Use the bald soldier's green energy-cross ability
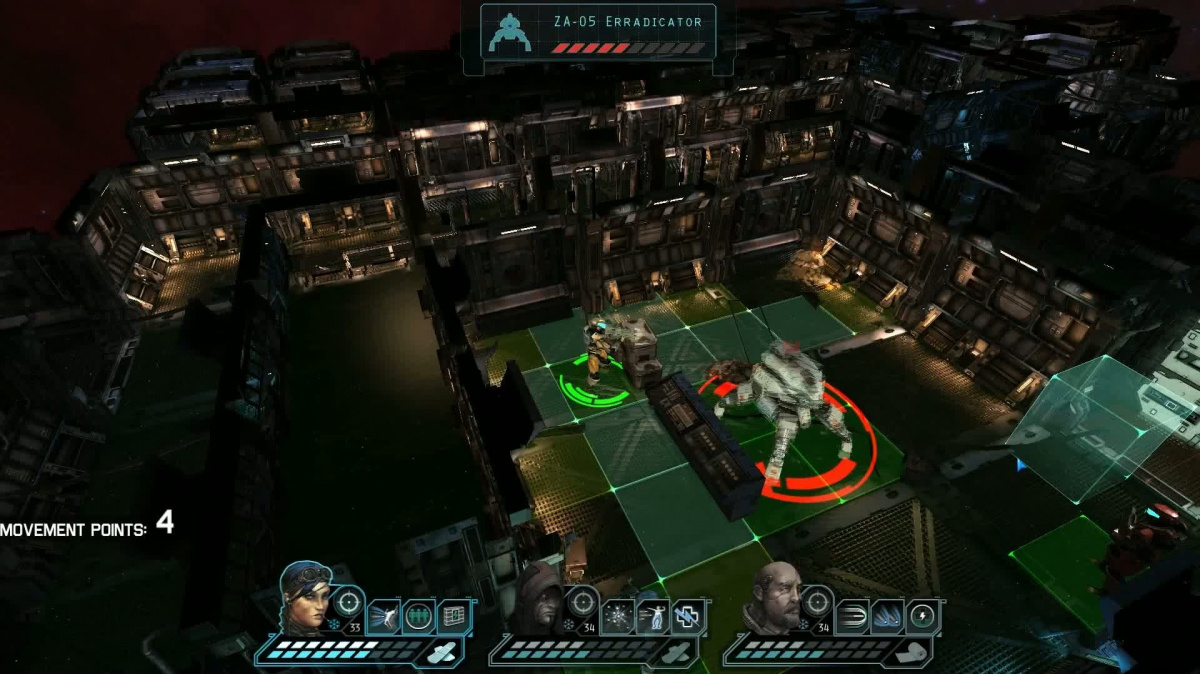Viewport: 1200px width, 674px height. (x=922, y=617)
